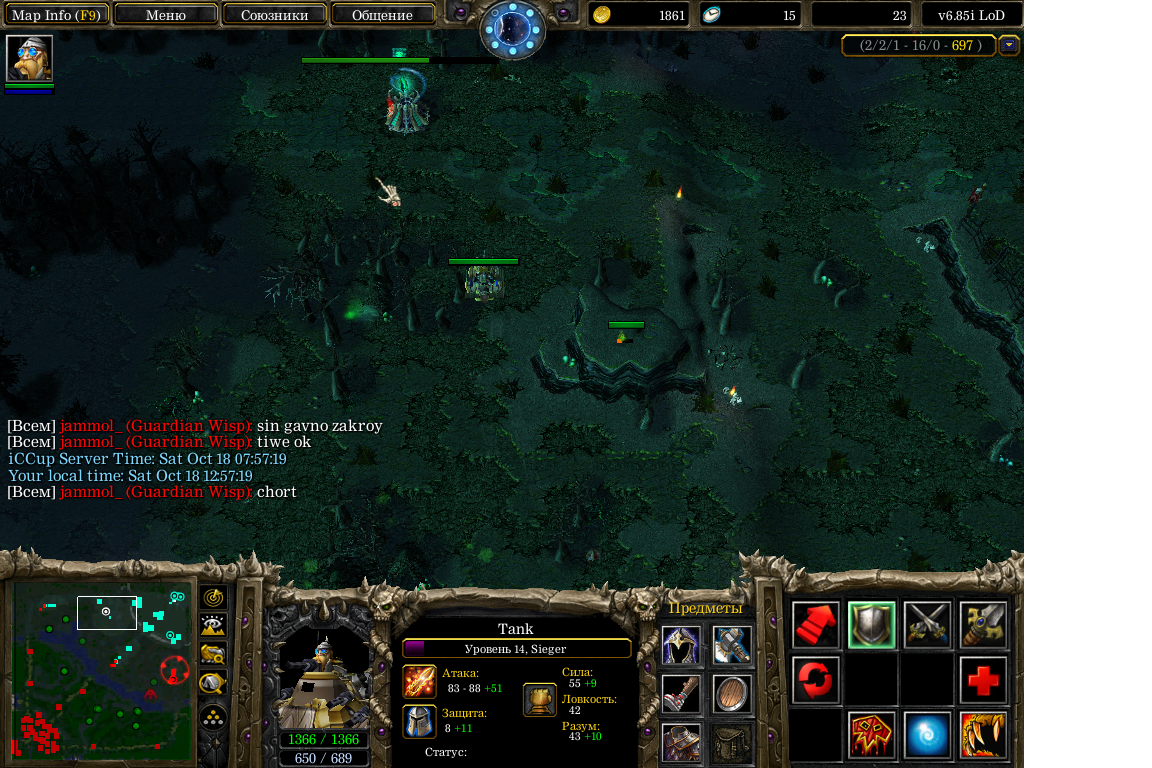The width and height of the screenshot is (1152, 768).
Task: Open the formation toggle button
Action: point(213,716)
